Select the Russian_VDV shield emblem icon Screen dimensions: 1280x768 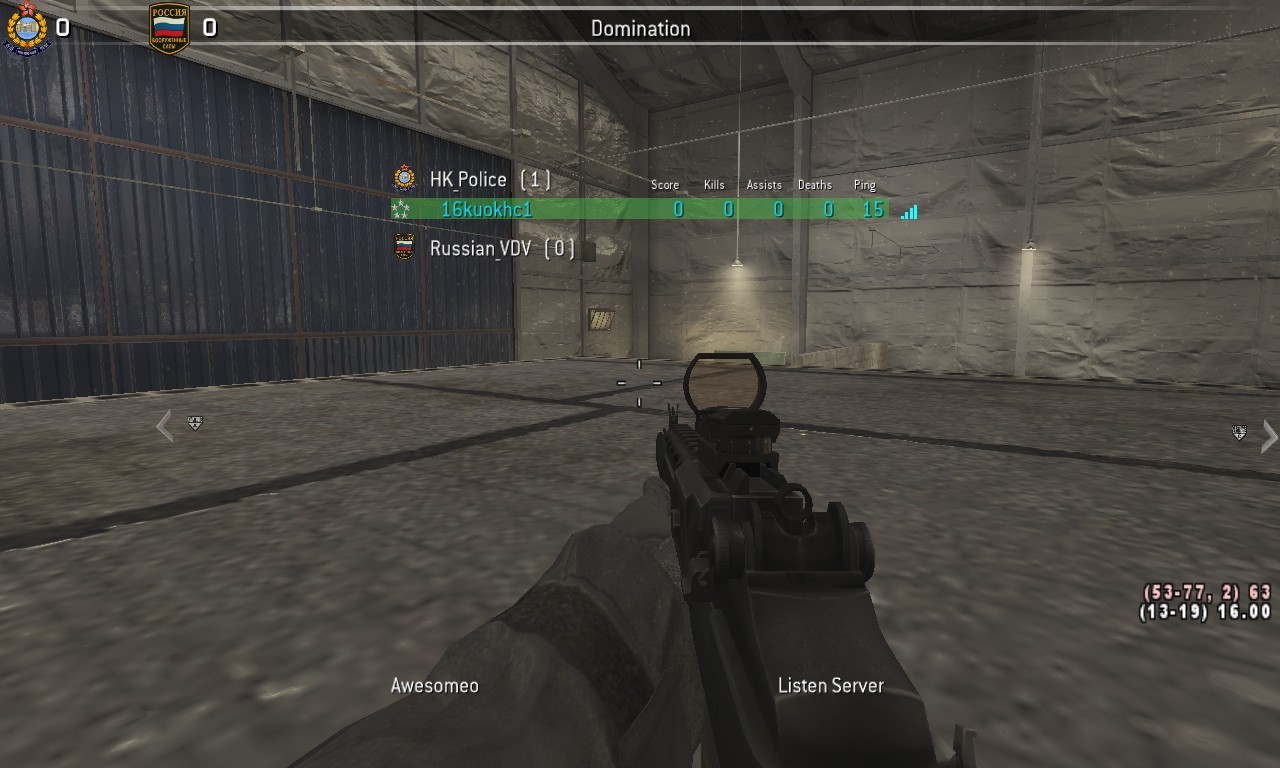pyautogui.click(x=403, y=246)
